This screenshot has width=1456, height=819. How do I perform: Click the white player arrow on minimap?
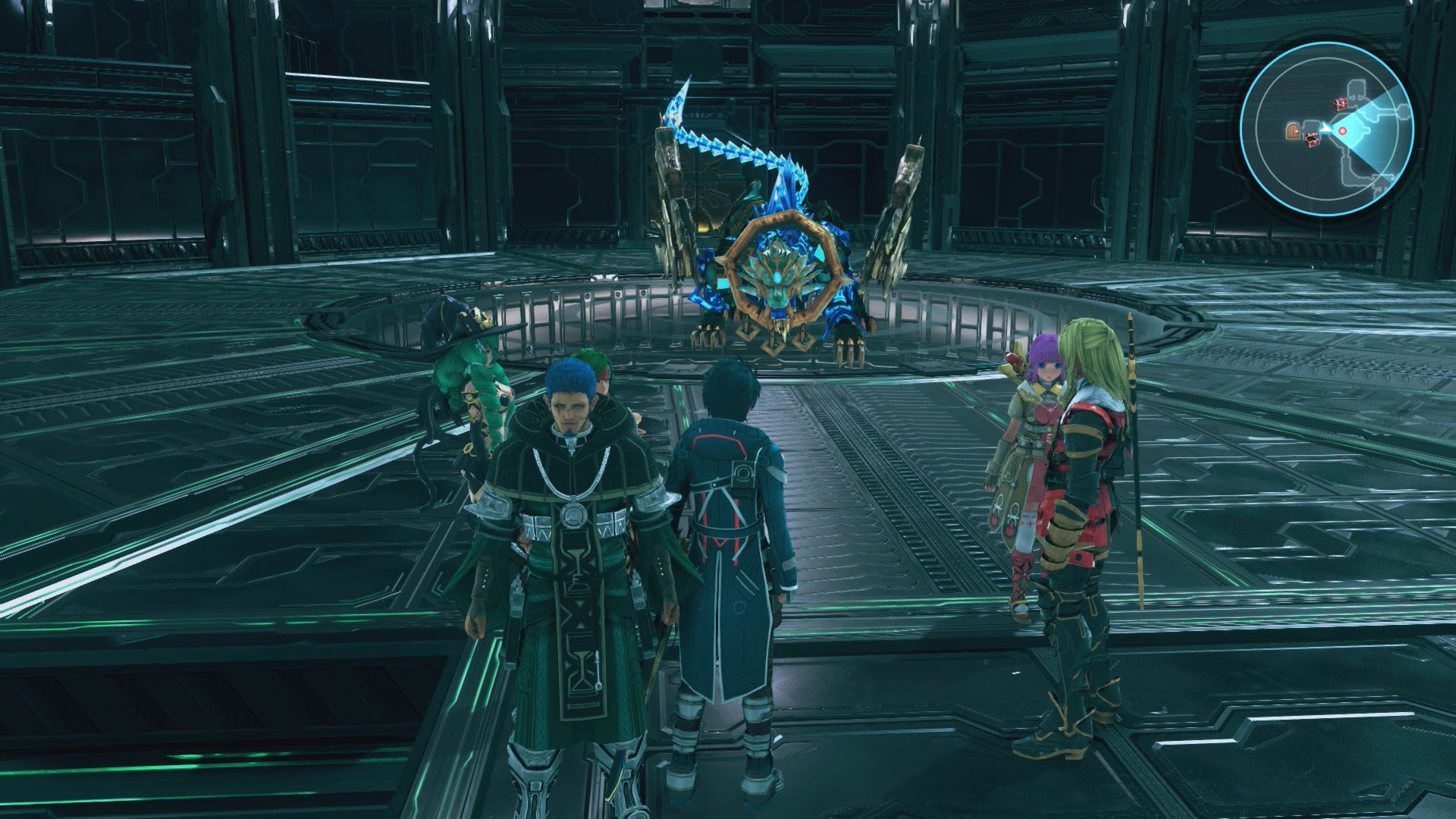[x=1326, y=129]
